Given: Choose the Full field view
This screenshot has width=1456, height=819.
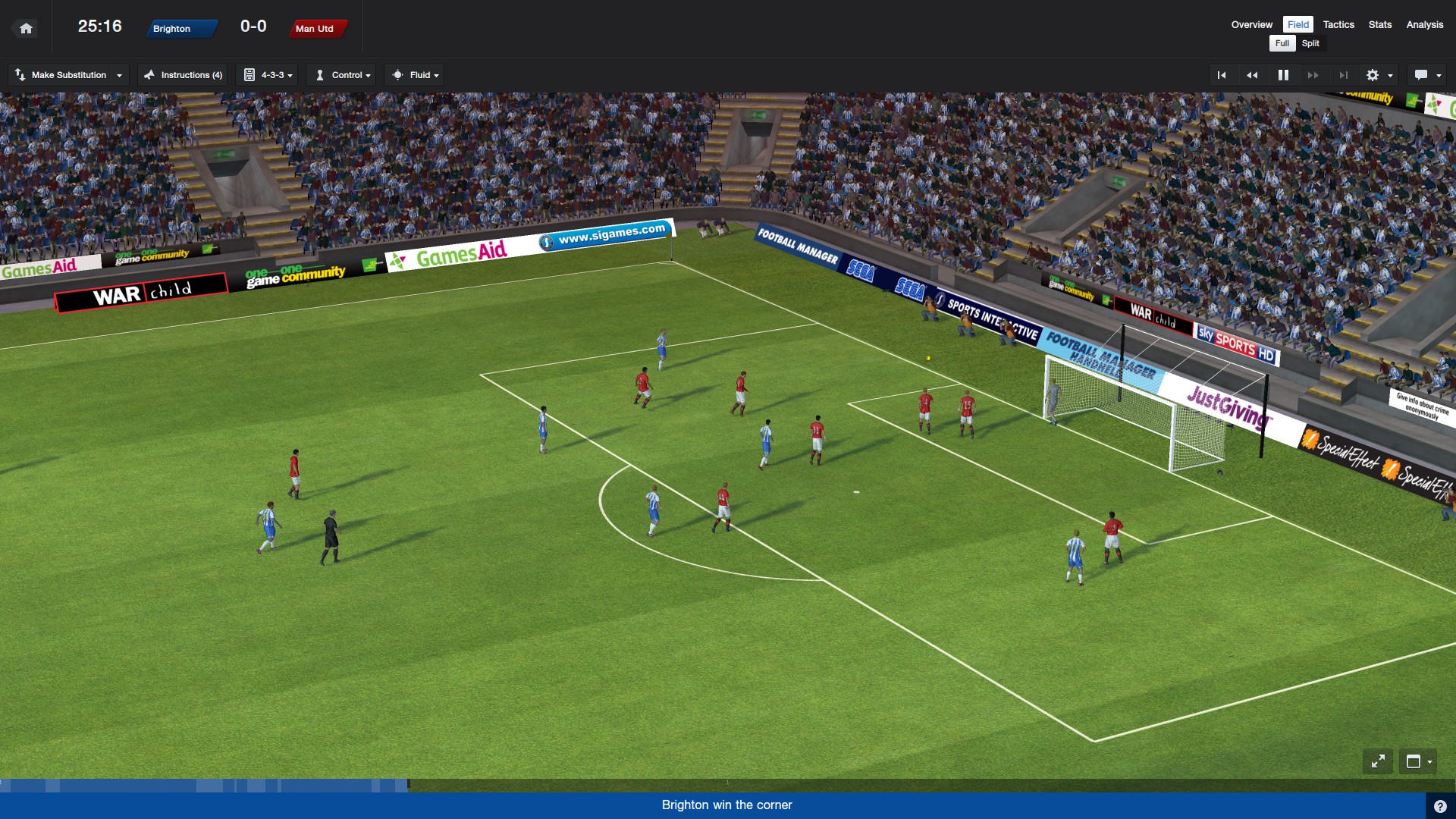Looking at the screenshot, I should pyautogui.click(x=1282, y=43).
